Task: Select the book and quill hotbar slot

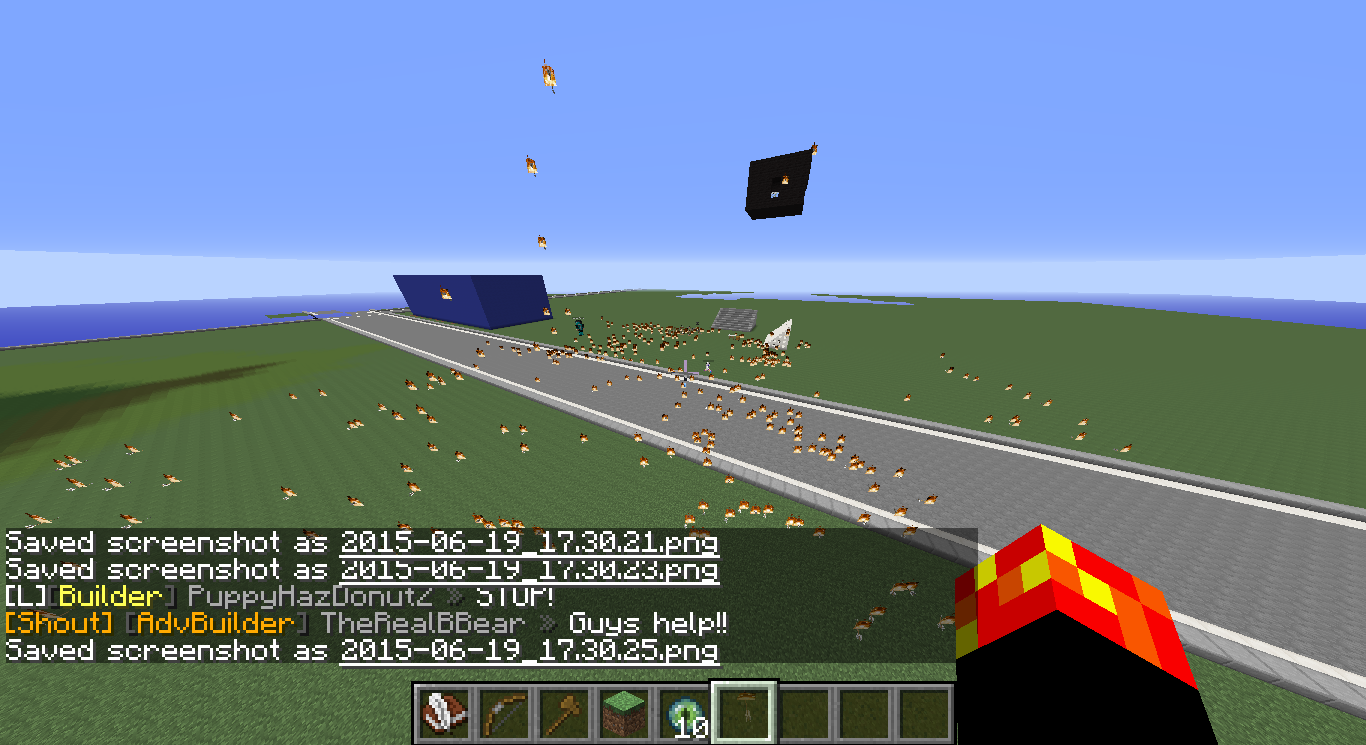Action: [x=443, y=713]
